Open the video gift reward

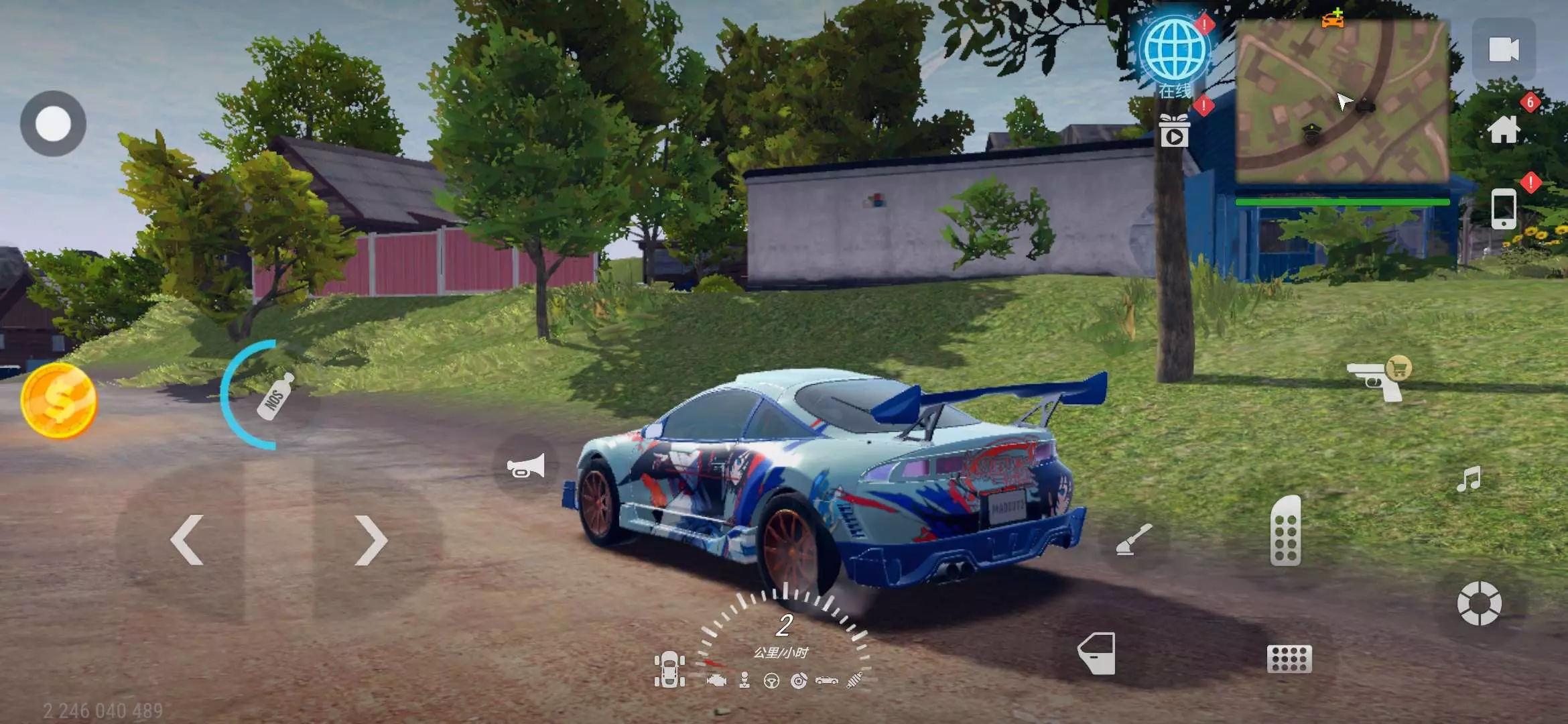pyautogui.click(x=1174, y=131)
